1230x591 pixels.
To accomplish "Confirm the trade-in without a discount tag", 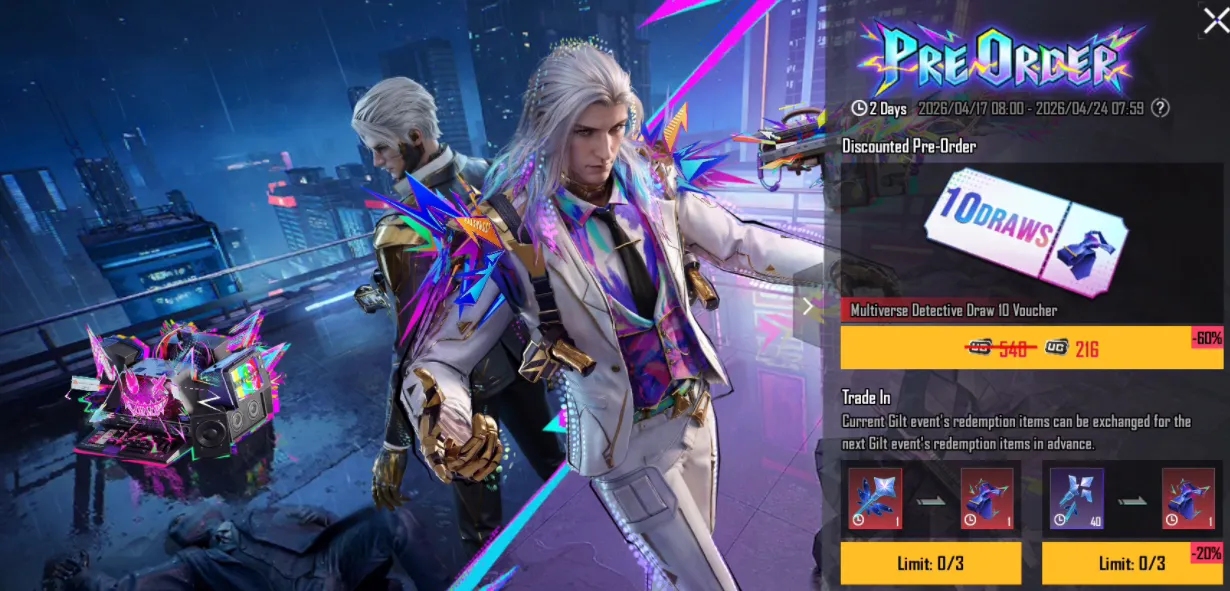I will click(x=930, y=563).
